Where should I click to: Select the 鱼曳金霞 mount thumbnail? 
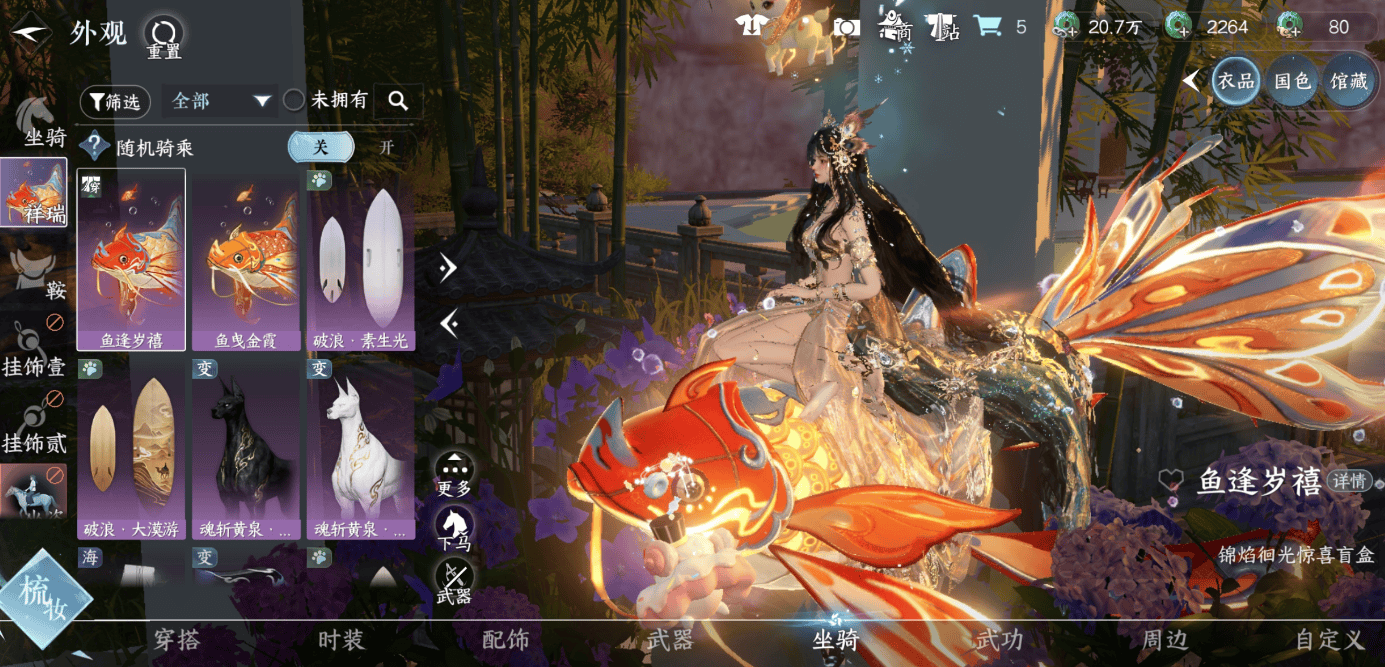click(x=246, y=260)
